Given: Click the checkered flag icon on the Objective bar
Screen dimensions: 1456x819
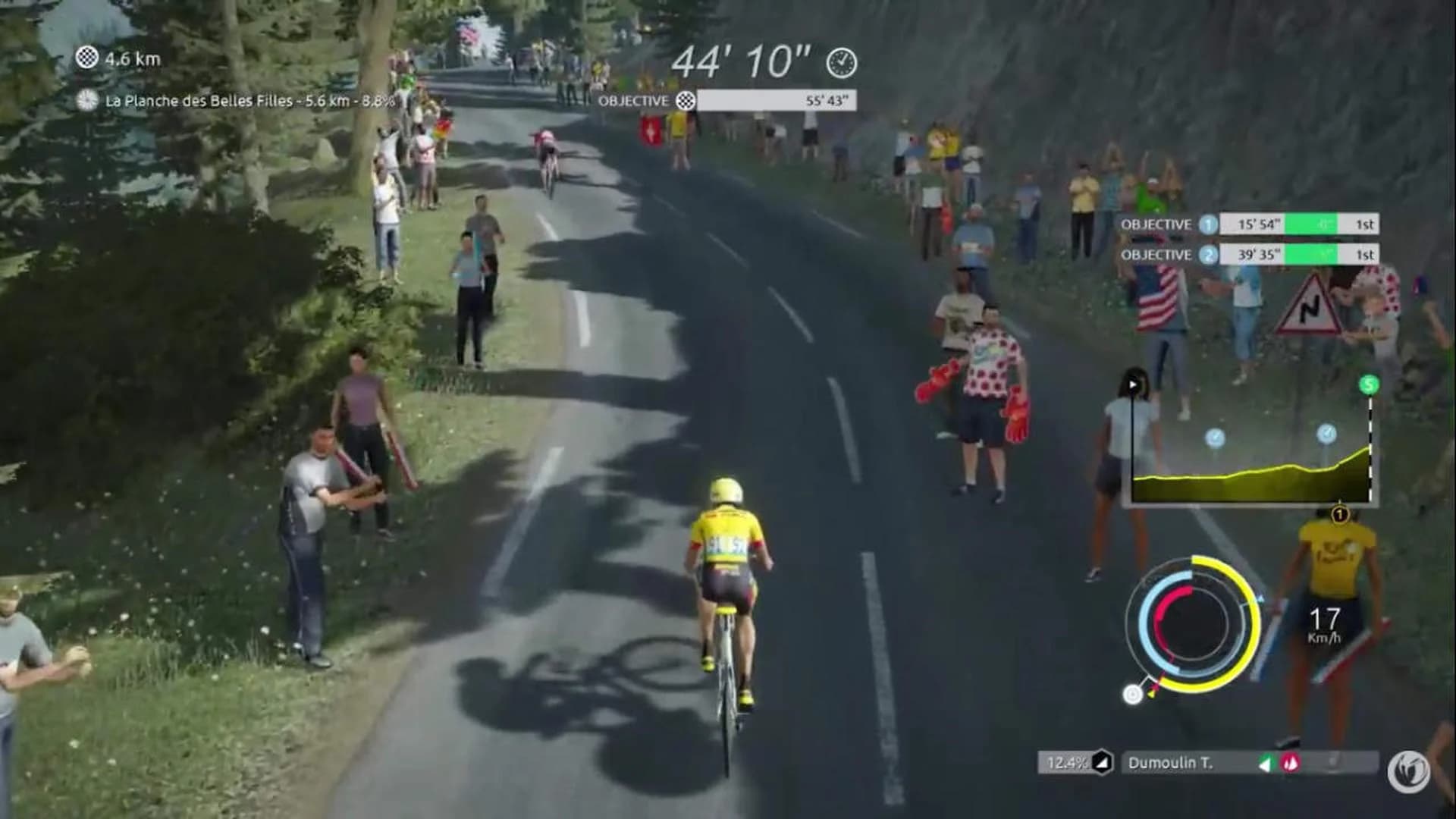Looking at the screenshot, I should (x=687, y=99).
